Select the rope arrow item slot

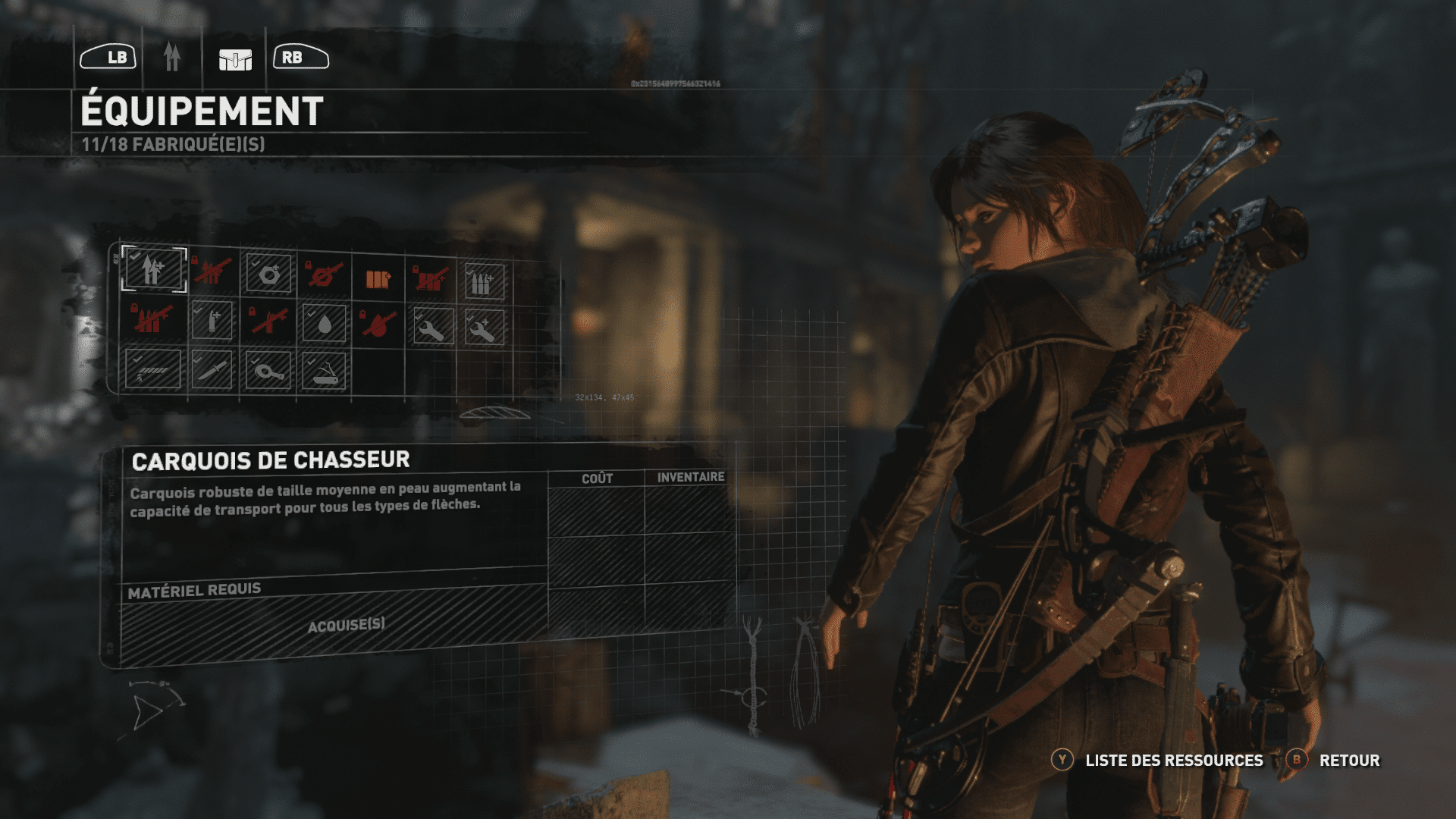tap(153, 369)
